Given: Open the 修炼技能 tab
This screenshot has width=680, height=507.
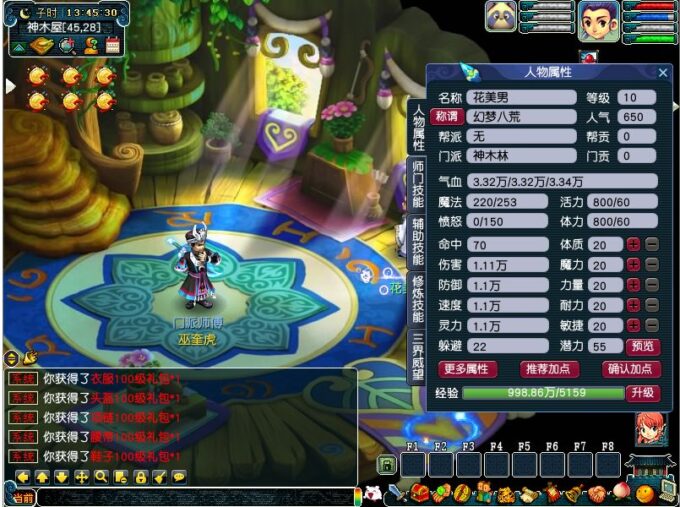Looking at the screenshot, I should (x=418, y=297).
